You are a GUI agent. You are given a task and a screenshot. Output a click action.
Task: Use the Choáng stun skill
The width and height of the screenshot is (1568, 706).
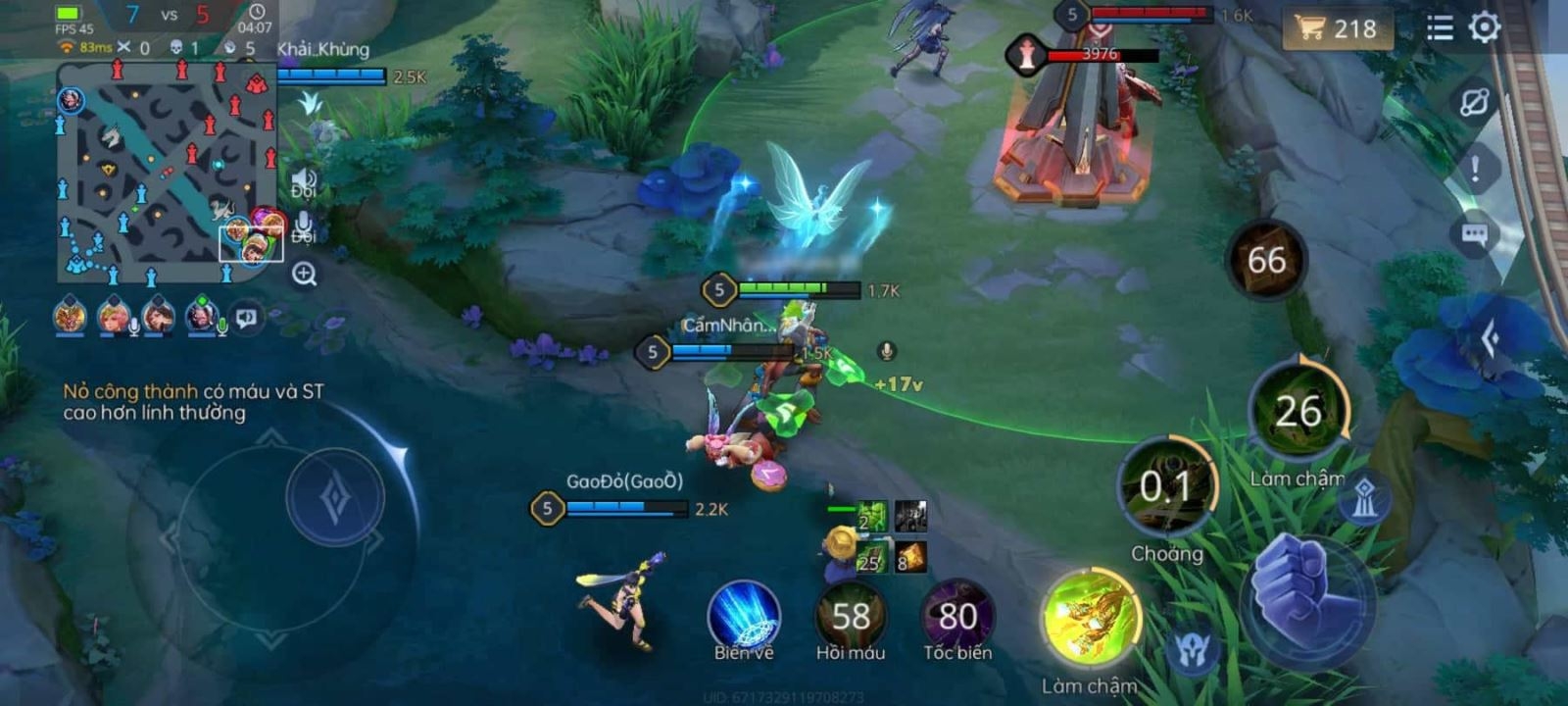click(x=1166, y=487)
